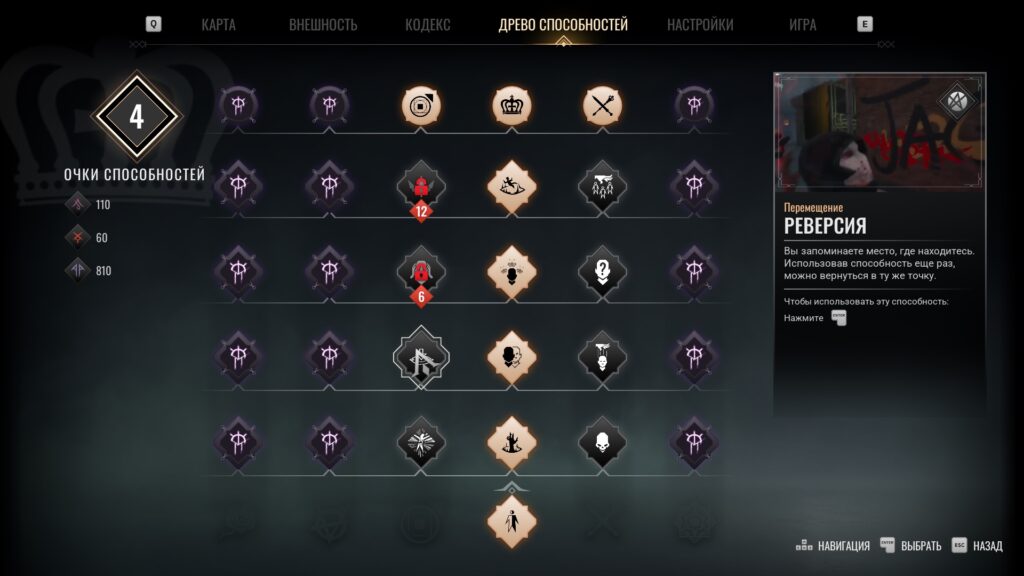Choose the two-faces mask ability node
1024x576 pixels.
[512, 355]
